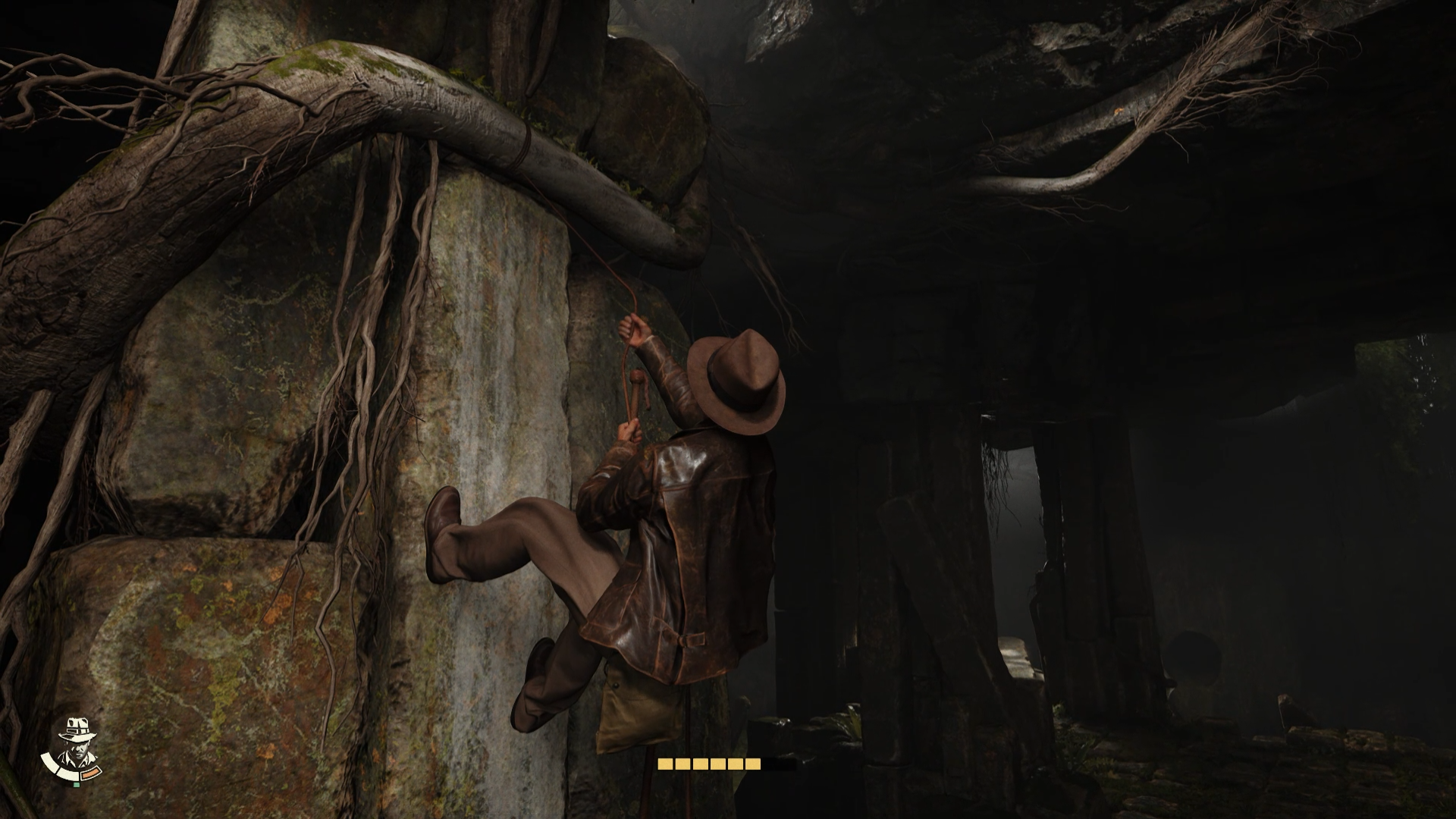Click the third yellow stamina block to expand it

pyautogui.click(x=701, y=764)
